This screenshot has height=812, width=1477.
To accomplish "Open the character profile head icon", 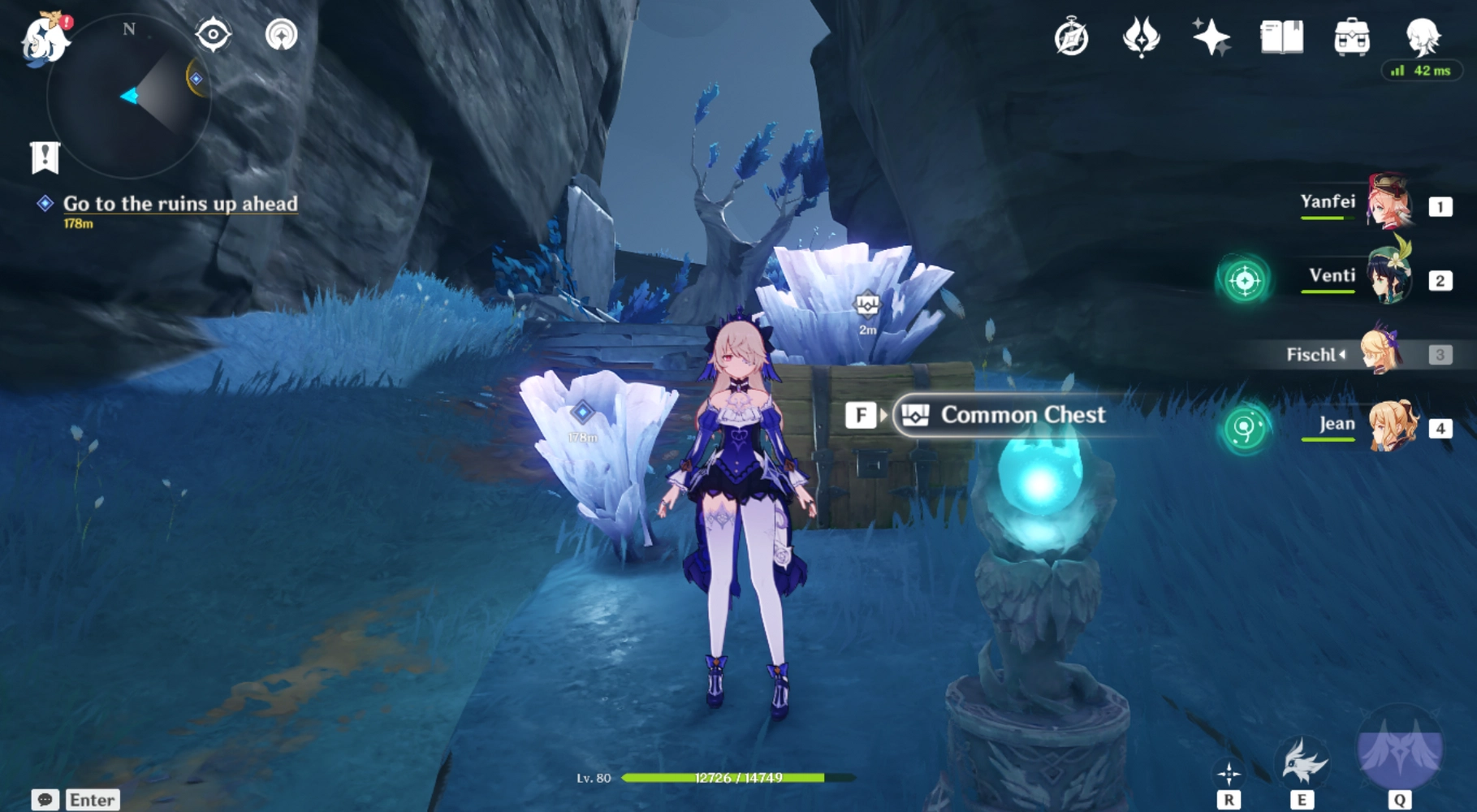I will [1422, 36].
